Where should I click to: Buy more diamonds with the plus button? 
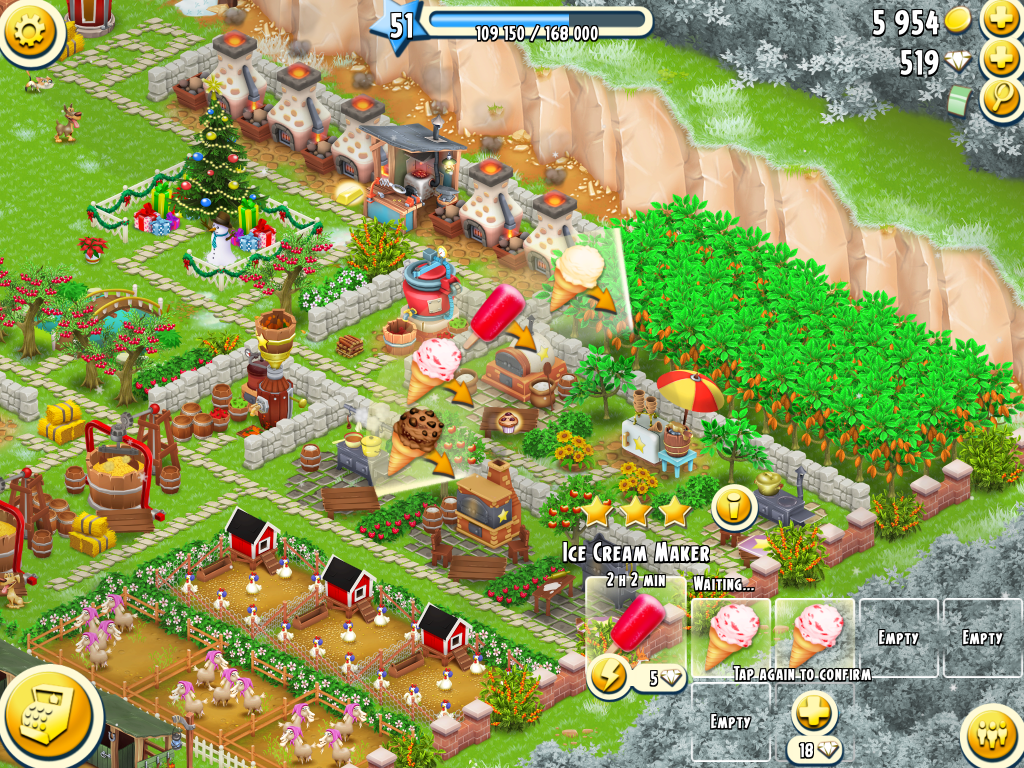coord(1000,60)
